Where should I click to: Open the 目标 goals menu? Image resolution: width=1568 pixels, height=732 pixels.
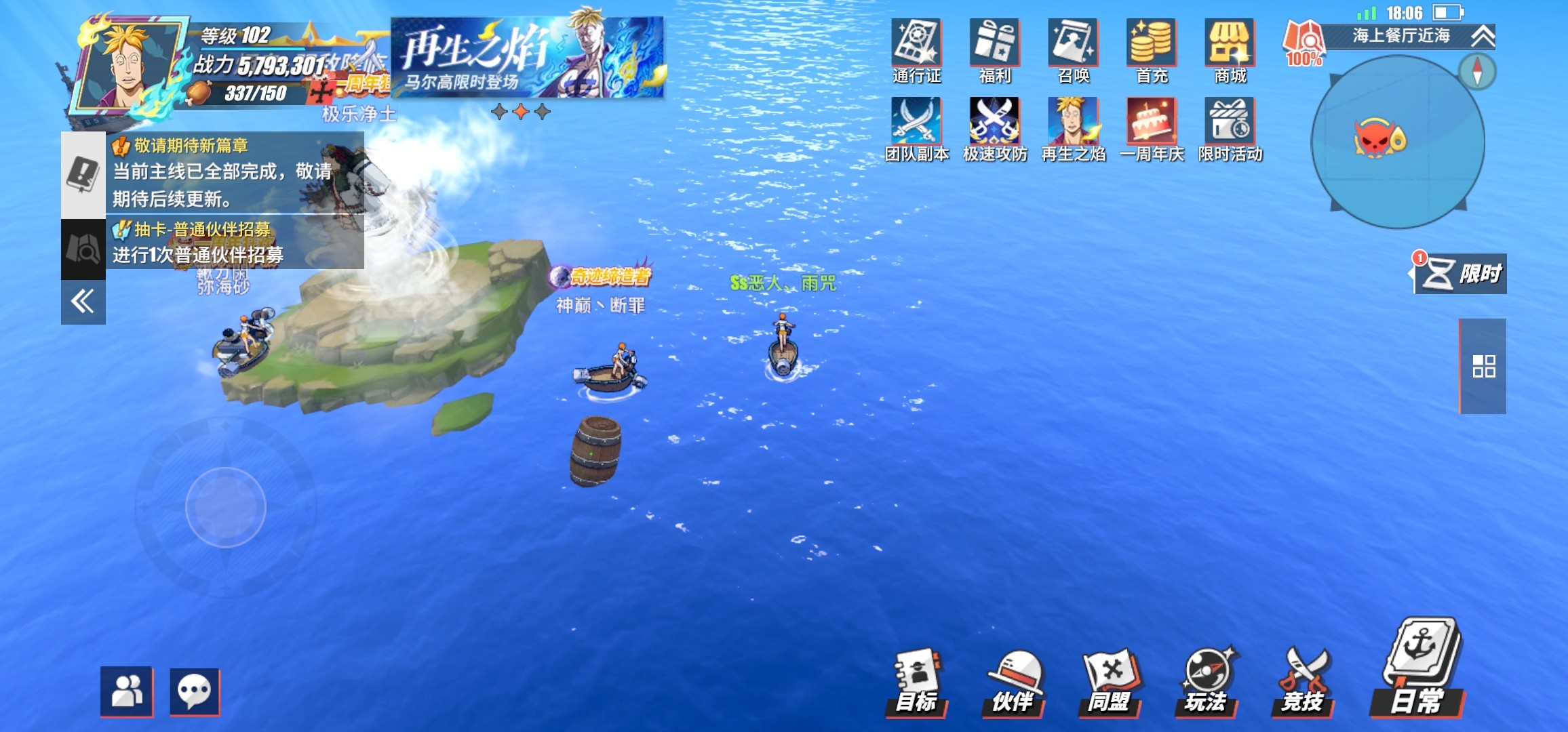coord(916,683)
